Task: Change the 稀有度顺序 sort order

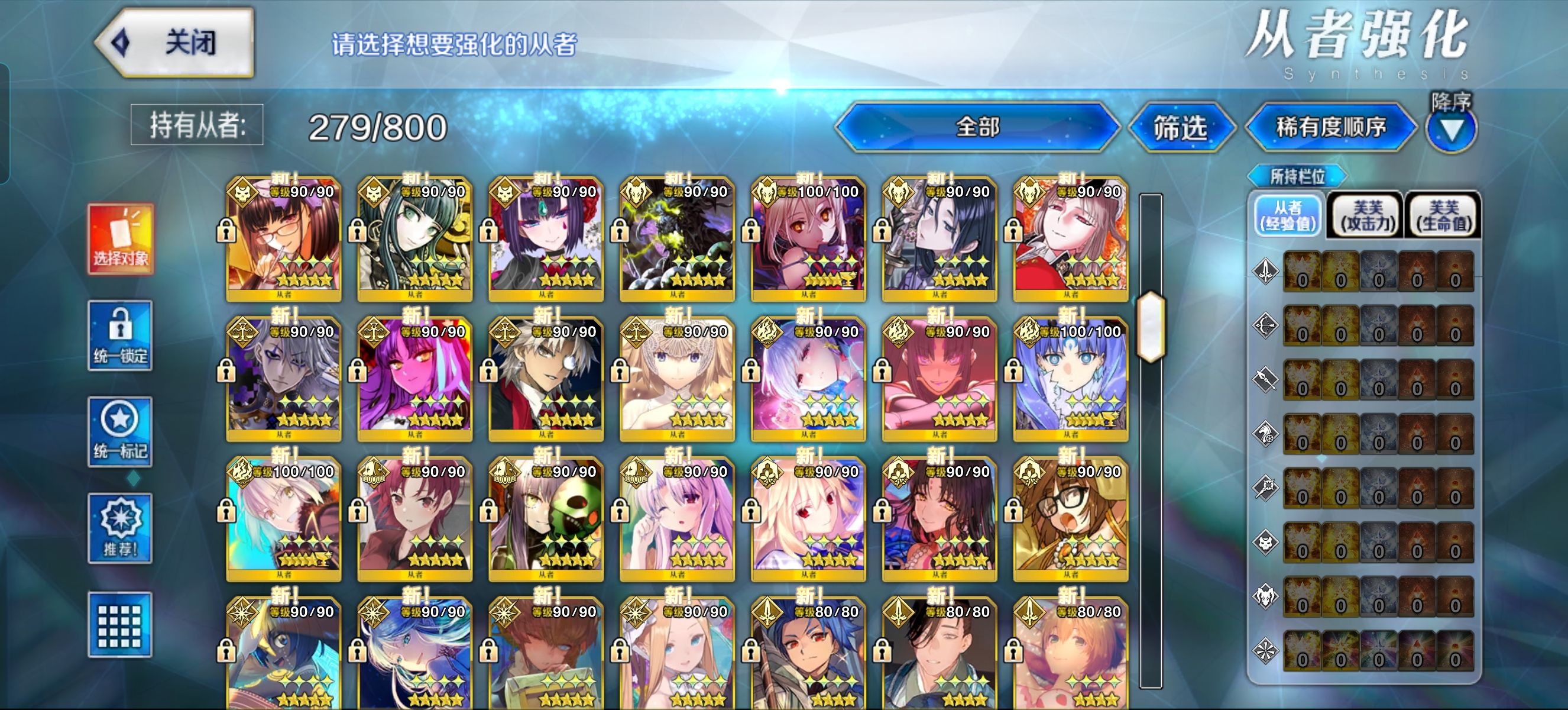Action: (x=1330, y=127)
